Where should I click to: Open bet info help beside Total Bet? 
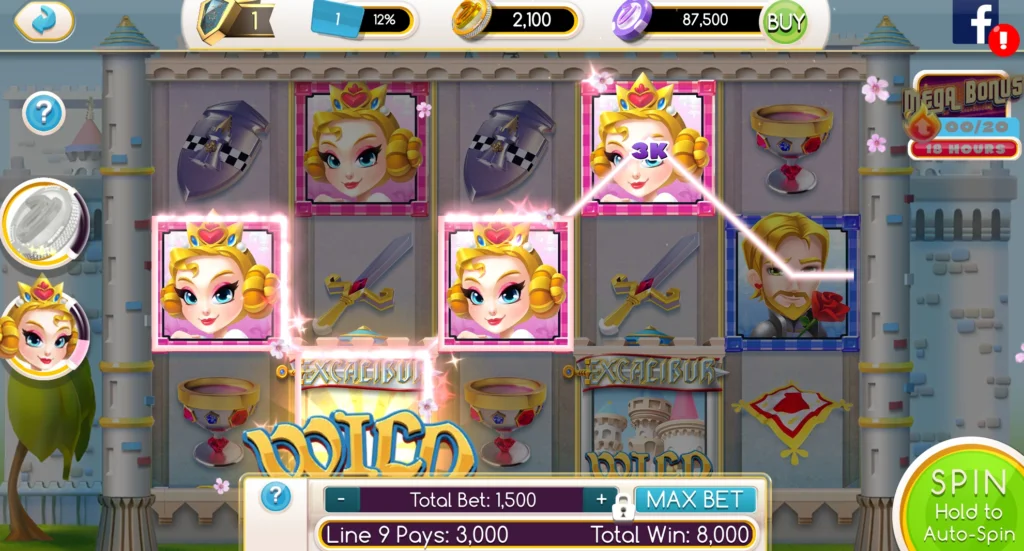click(x=276, y=497)
